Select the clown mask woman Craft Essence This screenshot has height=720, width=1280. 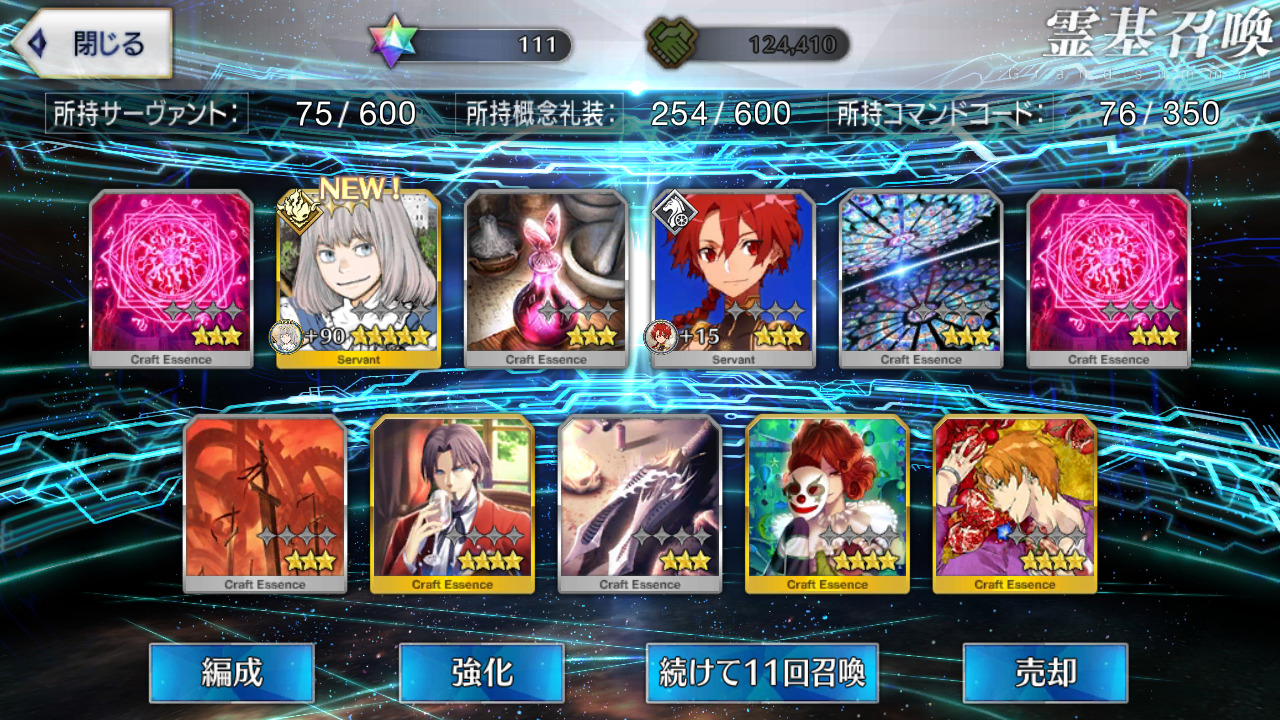point(827,504)
